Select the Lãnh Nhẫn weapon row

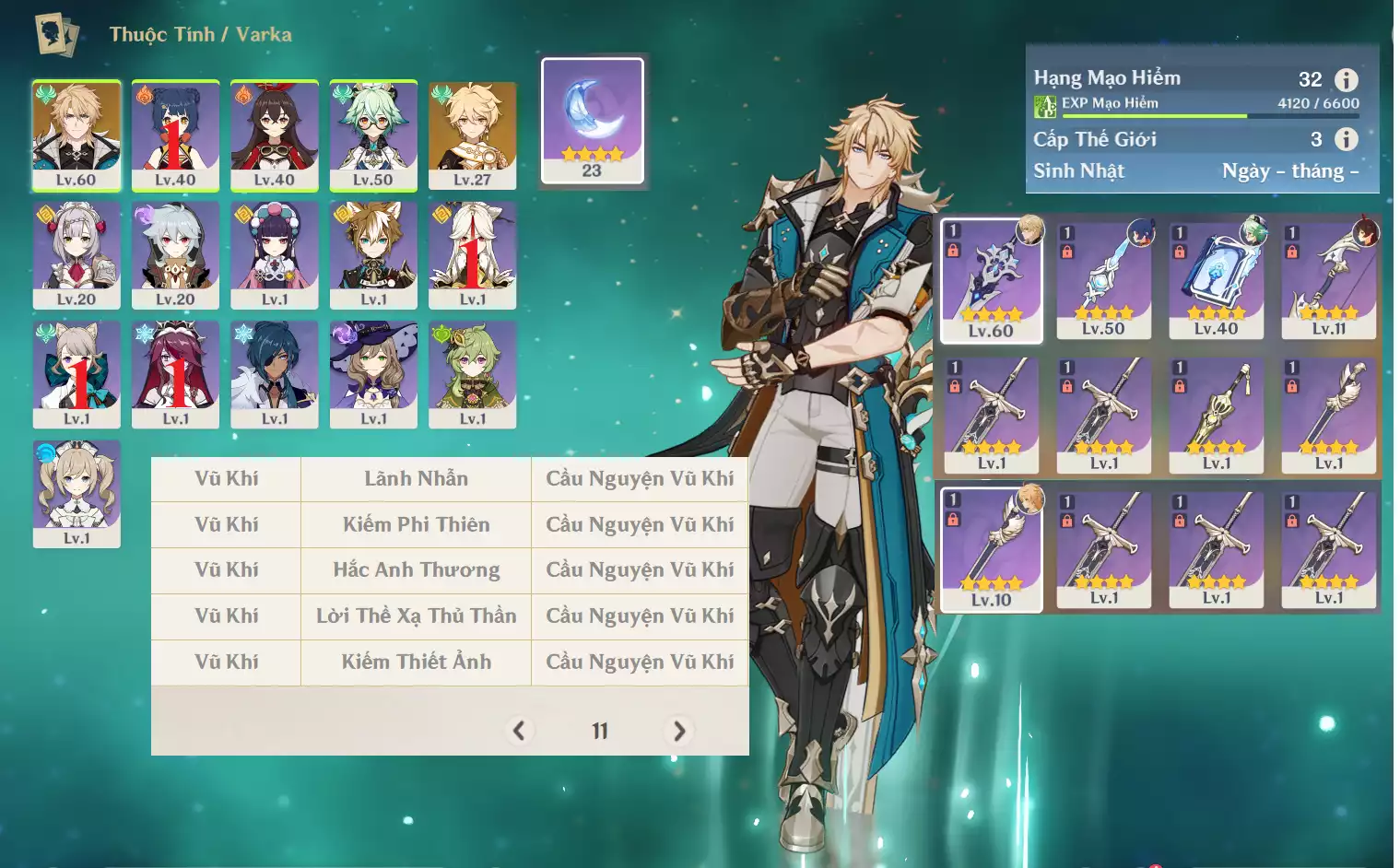[416, 479]
